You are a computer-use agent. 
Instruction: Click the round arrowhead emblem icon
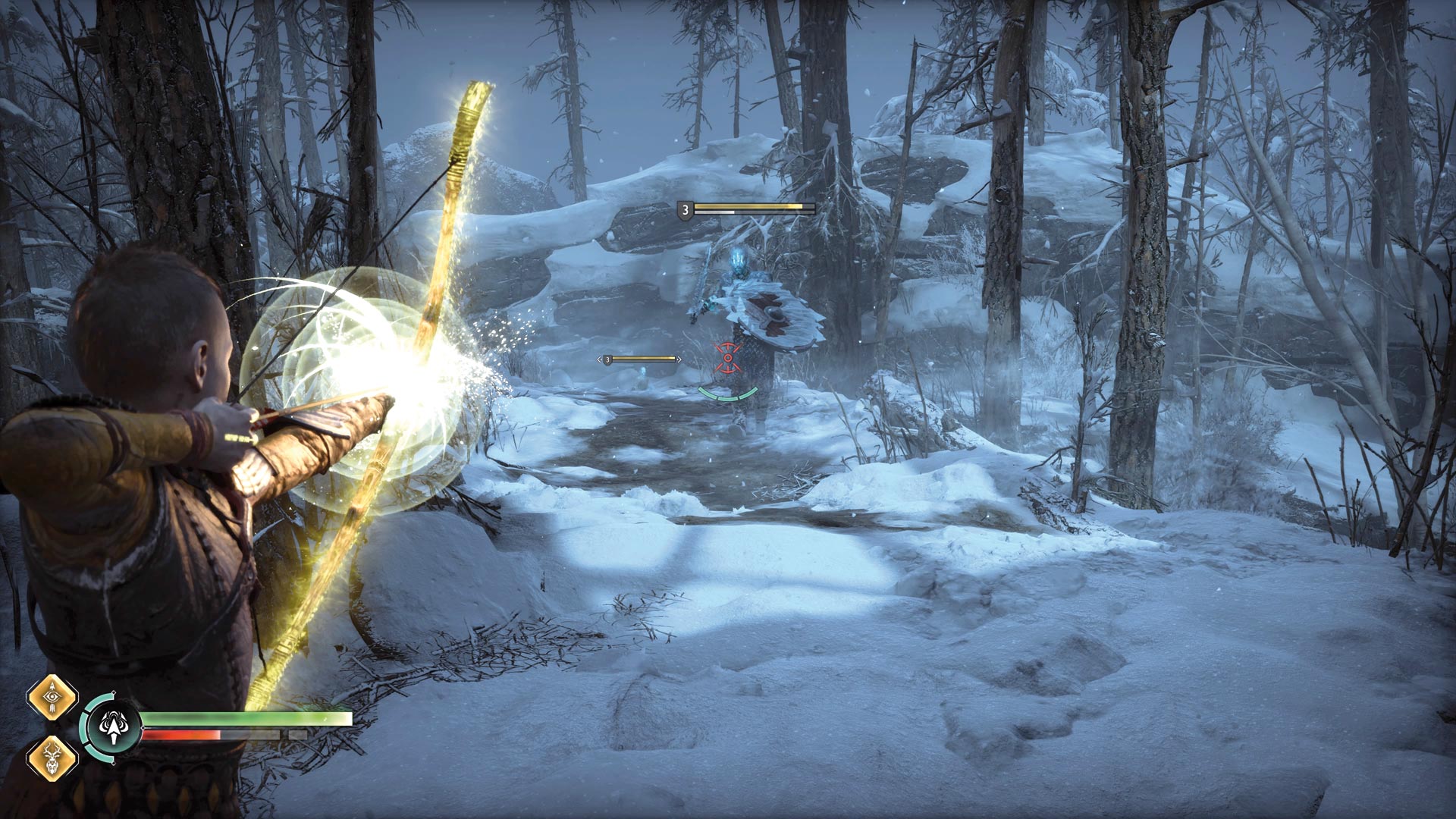[114, 727]
